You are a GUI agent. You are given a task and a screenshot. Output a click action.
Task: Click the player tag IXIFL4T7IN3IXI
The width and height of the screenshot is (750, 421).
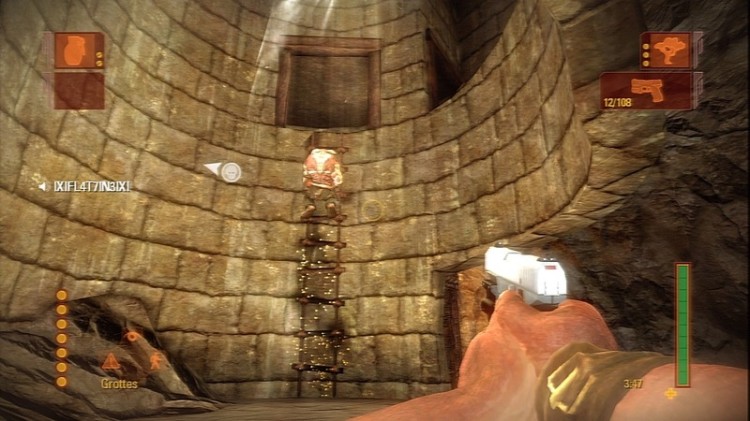pos(92,186)
